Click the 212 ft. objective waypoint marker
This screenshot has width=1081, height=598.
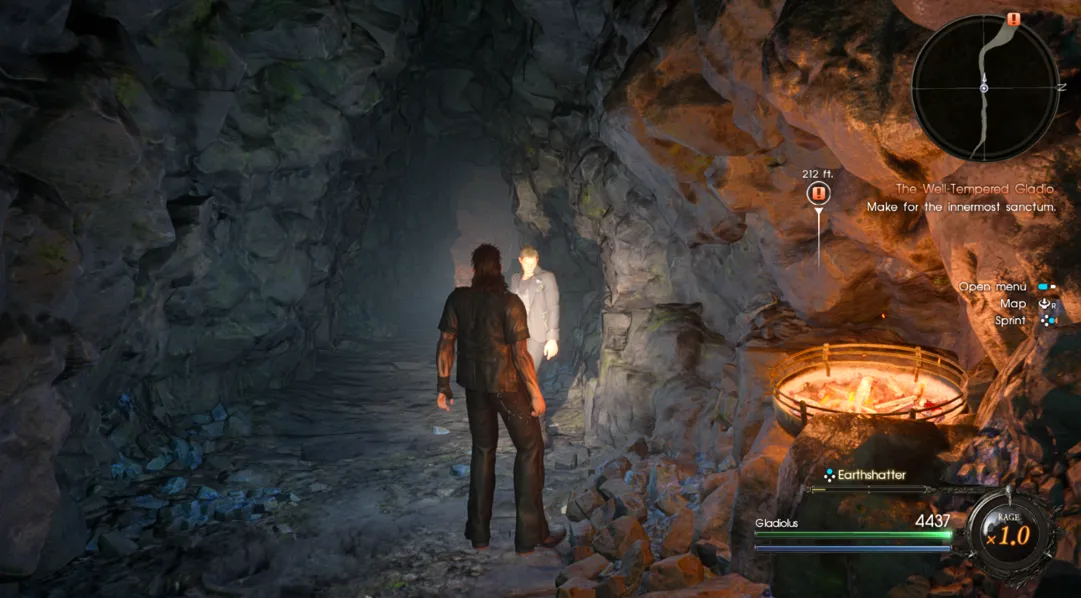coord(819,193)
